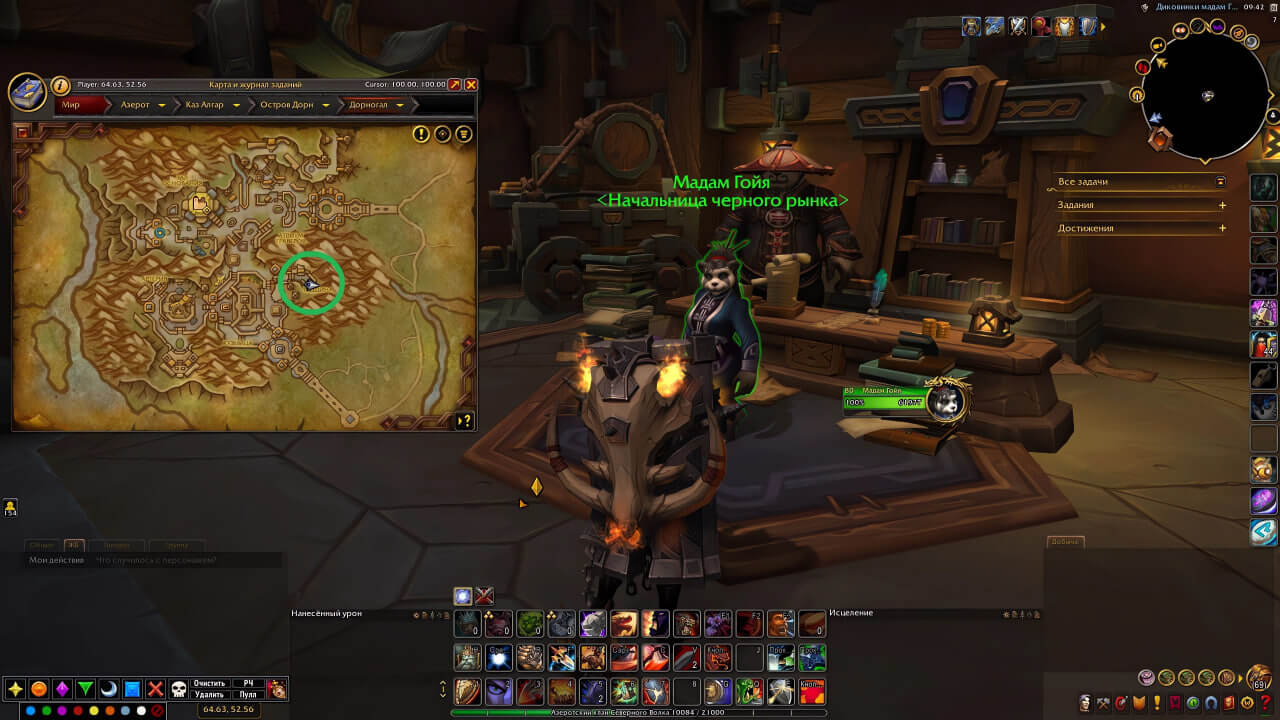This screenshot has width=1280, height=720.
Task: Open the map filter options button
Action: 464,134
